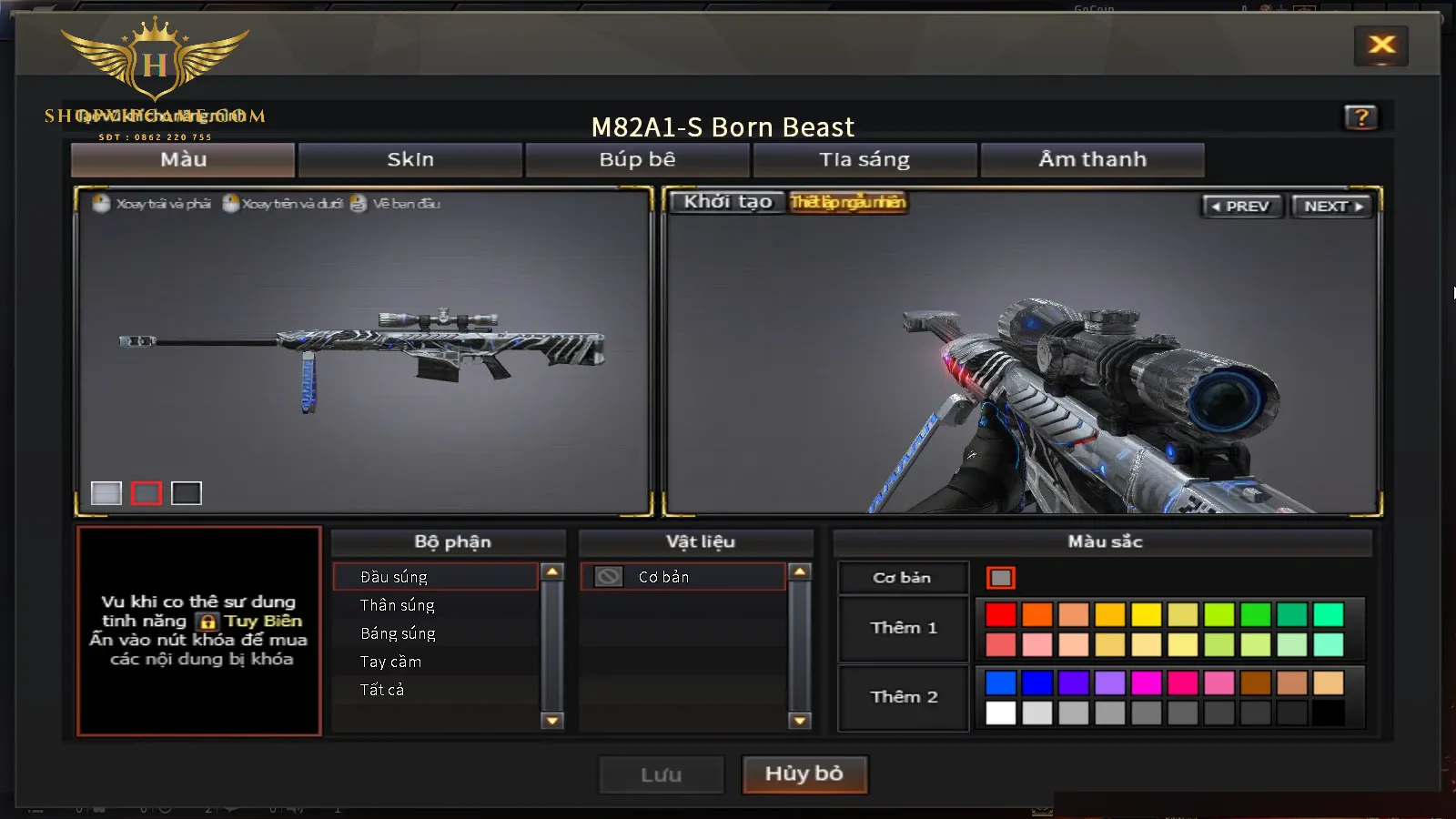Select the Tia sáng tab
The height and width of the screenshot is (819, 1456).
[x=864, y=160]
